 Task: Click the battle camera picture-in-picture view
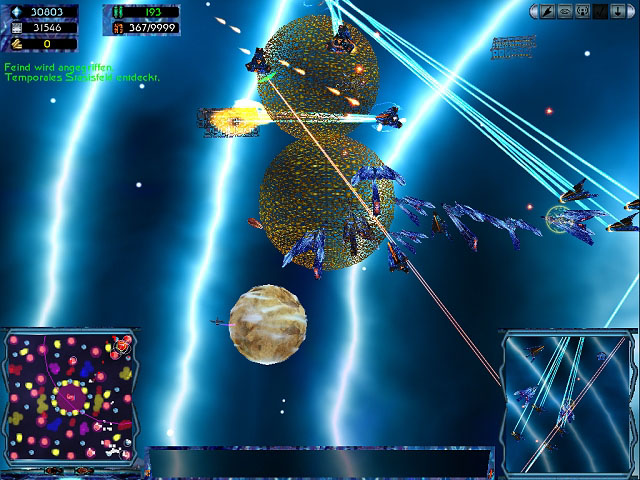(x=566, y=400)
